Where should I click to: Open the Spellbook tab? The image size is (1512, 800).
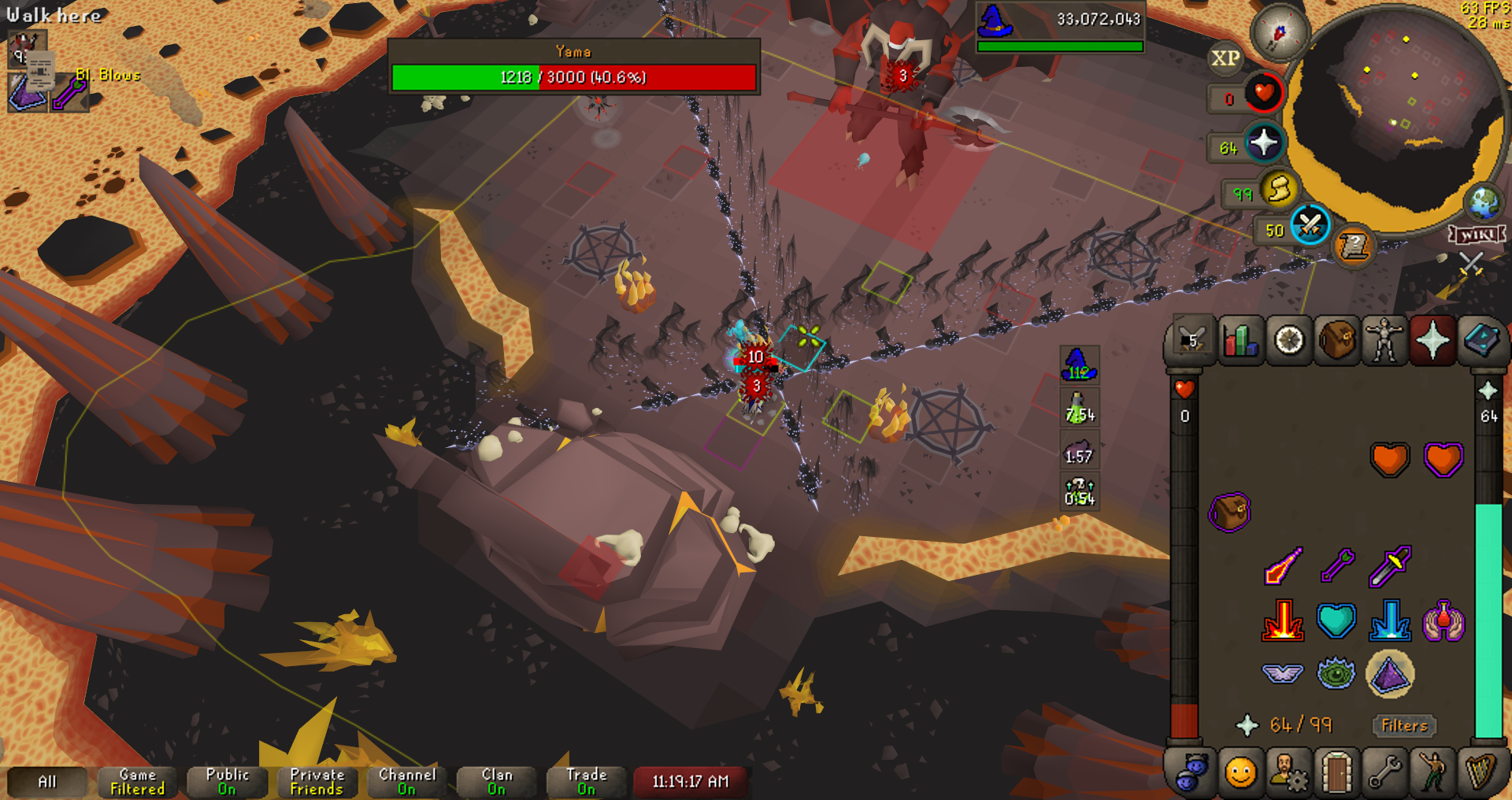(x=1480, y=341)
